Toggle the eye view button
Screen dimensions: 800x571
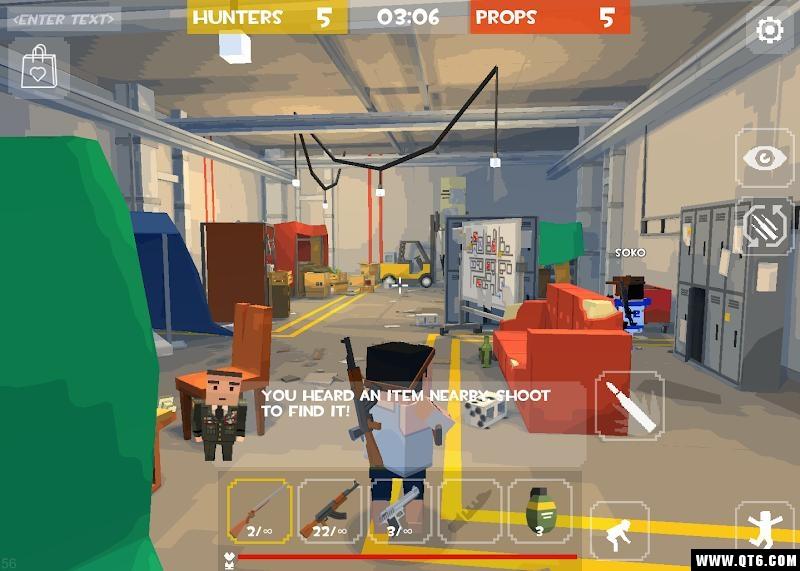click(765, 158)
